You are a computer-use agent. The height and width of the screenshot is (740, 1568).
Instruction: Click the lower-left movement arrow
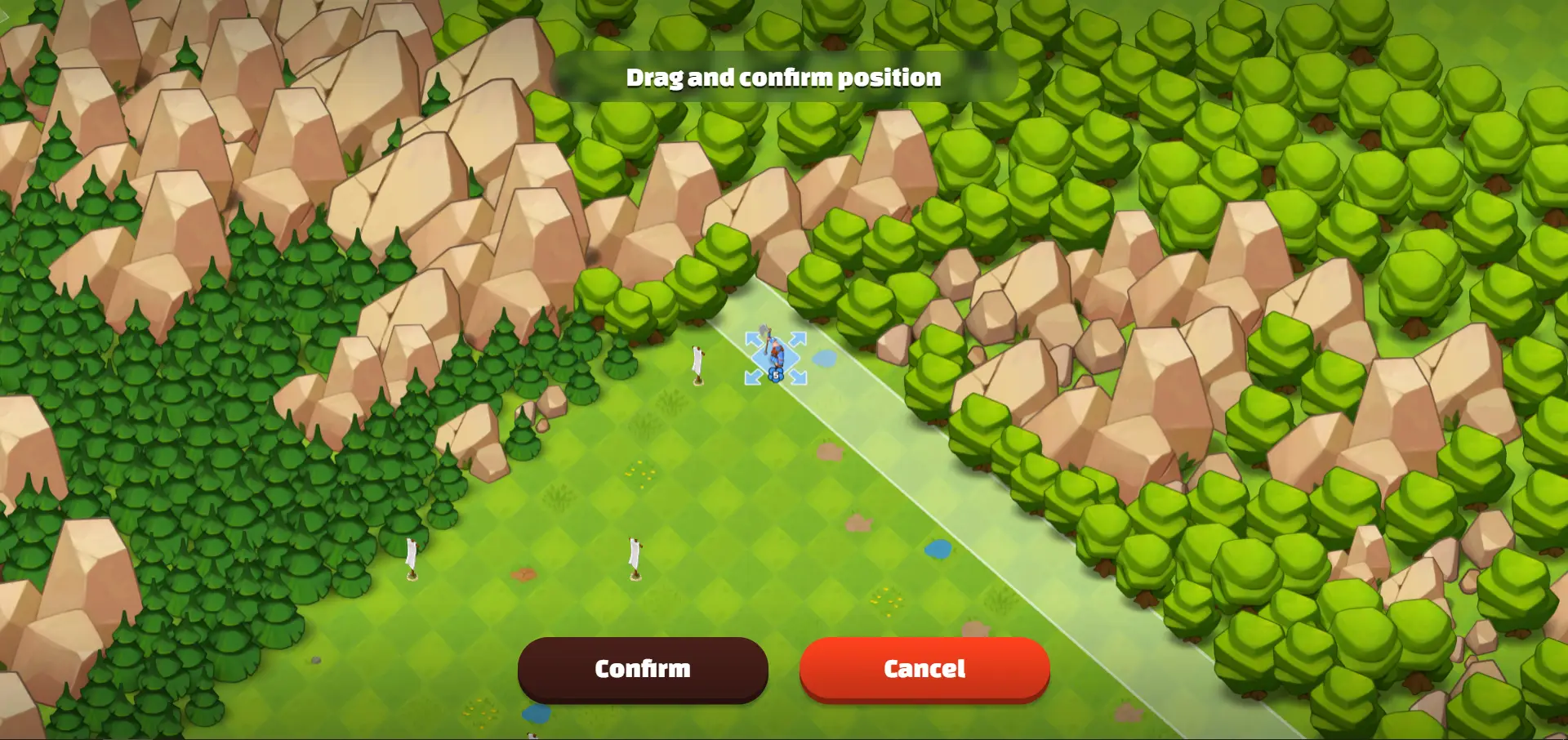pyautogui.click(x=753, y=377)
